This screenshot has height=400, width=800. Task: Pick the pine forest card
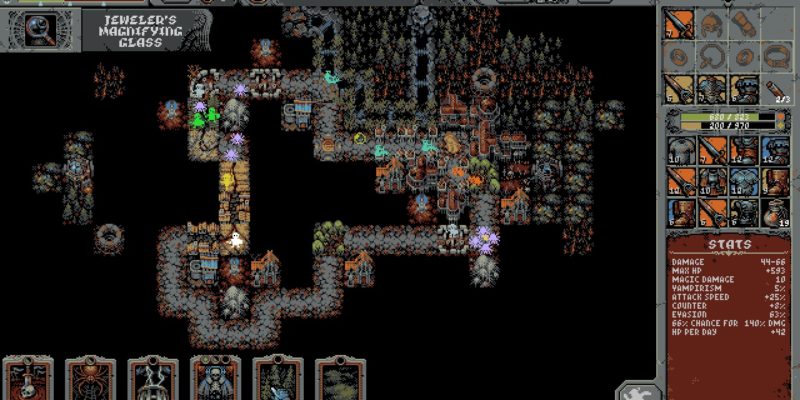coord(277,380)
